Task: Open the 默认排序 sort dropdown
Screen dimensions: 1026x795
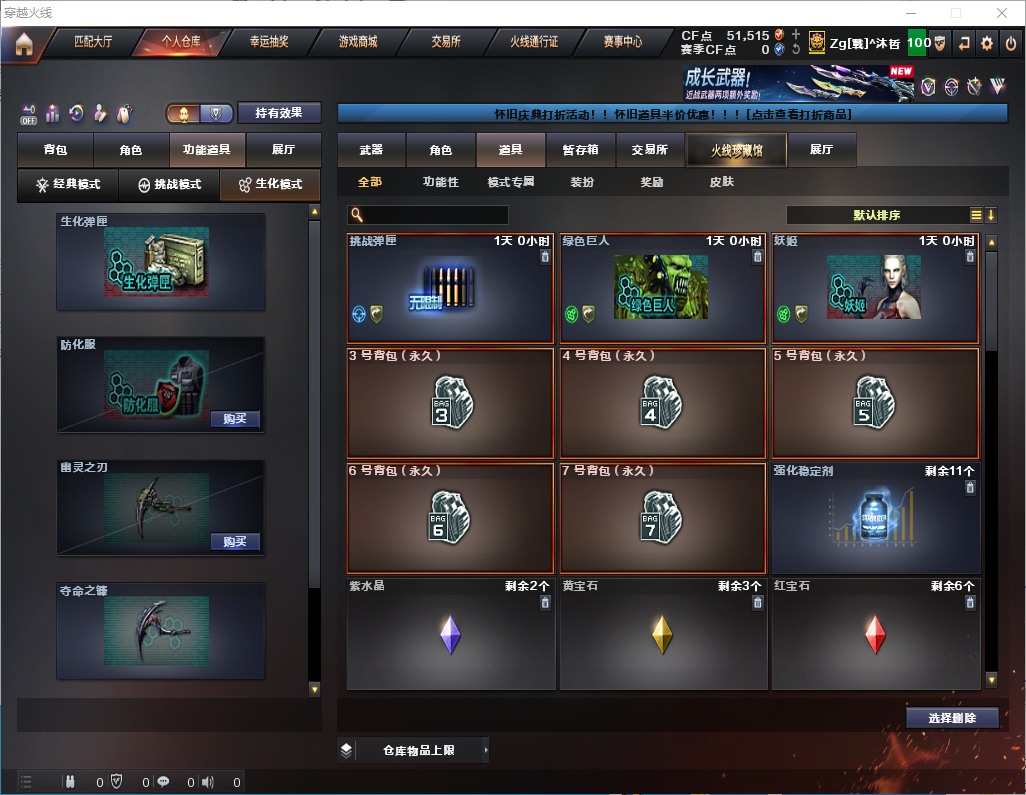Action: click(x=875, y=215)
